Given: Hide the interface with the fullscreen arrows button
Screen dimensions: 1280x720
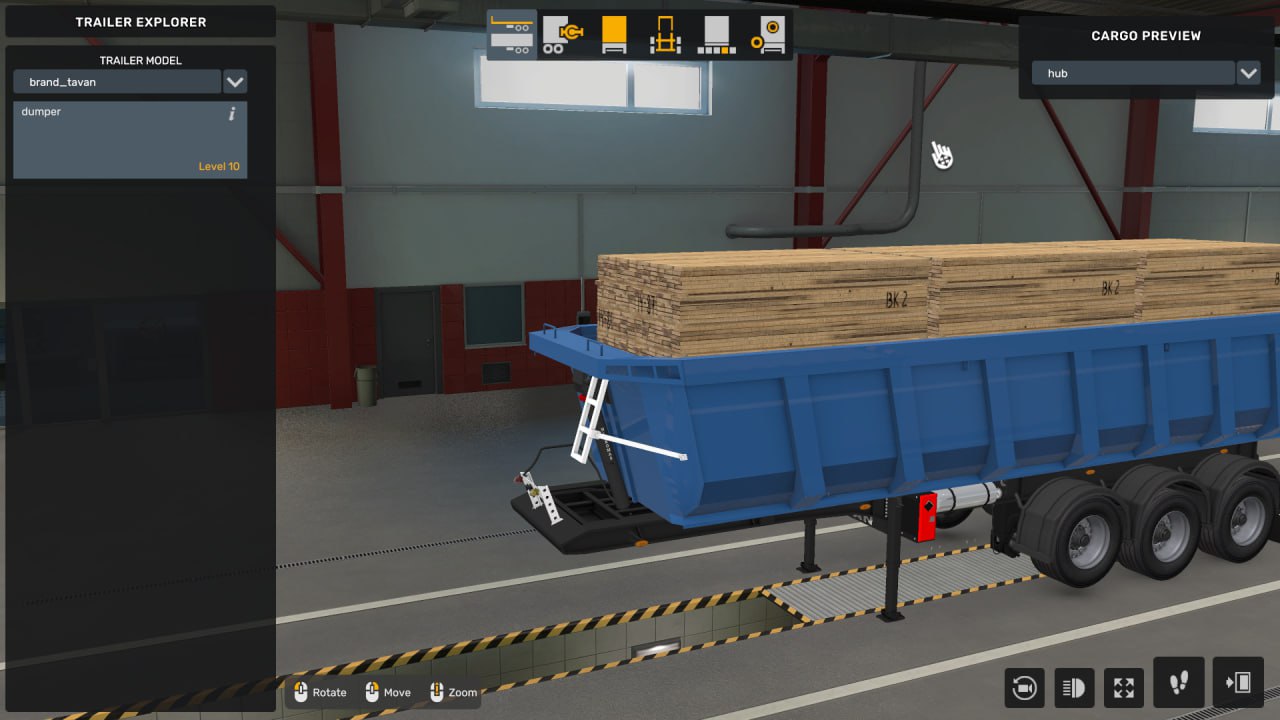Looking at the screenshot, I should pyautogui.click(x=1124, y=687).
